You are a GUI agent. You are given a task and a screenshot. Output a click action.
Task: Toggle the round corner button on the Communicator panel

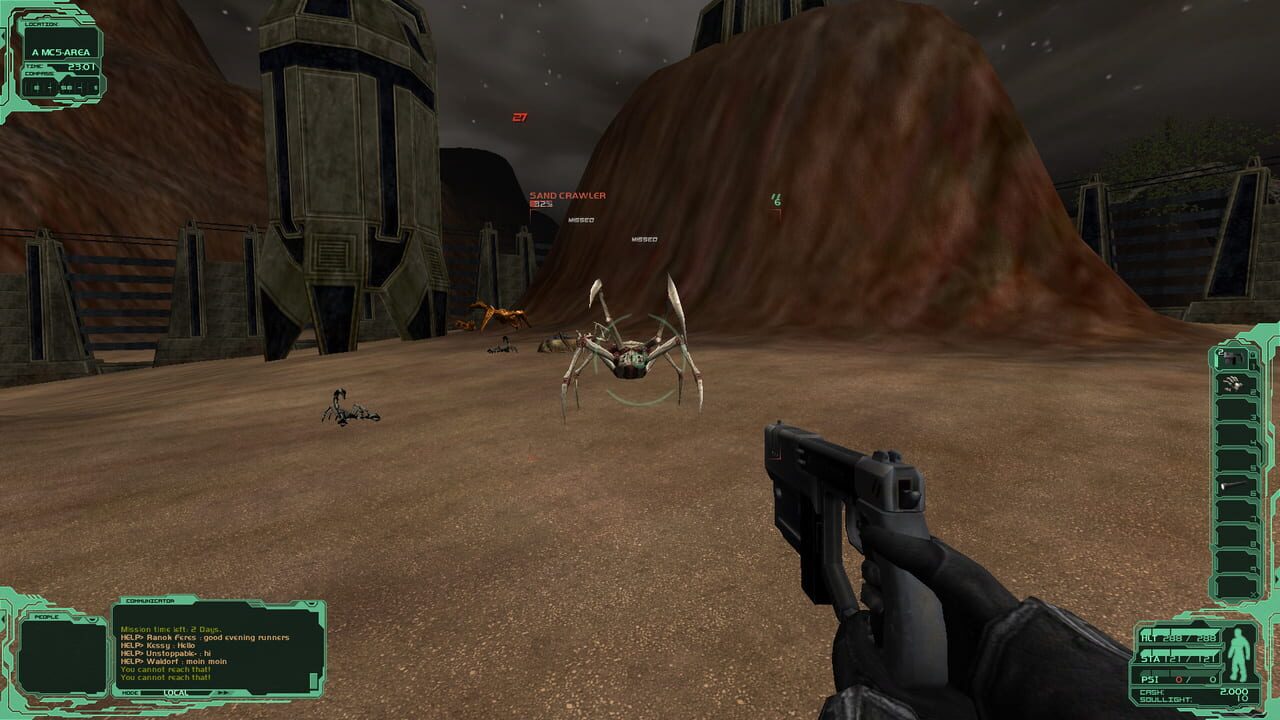(x=312, y=603)
